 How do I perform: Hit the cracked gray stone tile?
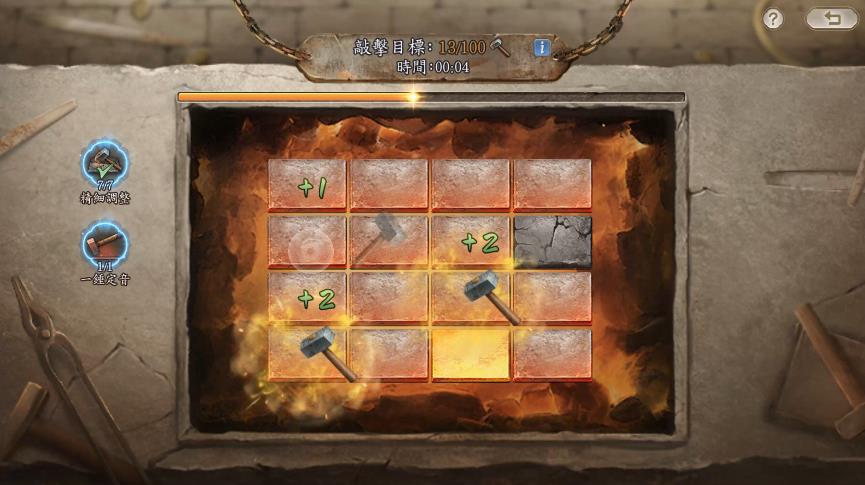tap(552, 241)
